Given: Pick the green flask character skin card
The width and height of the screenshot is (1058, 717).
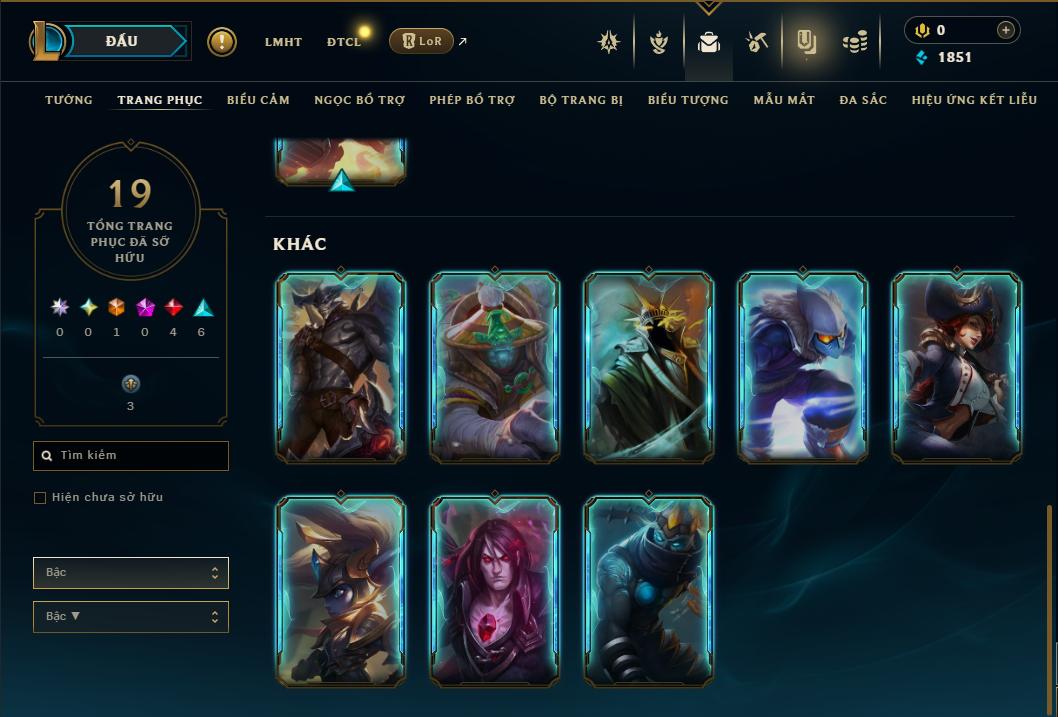Looking at the screenshot, I should coord(495,367).
